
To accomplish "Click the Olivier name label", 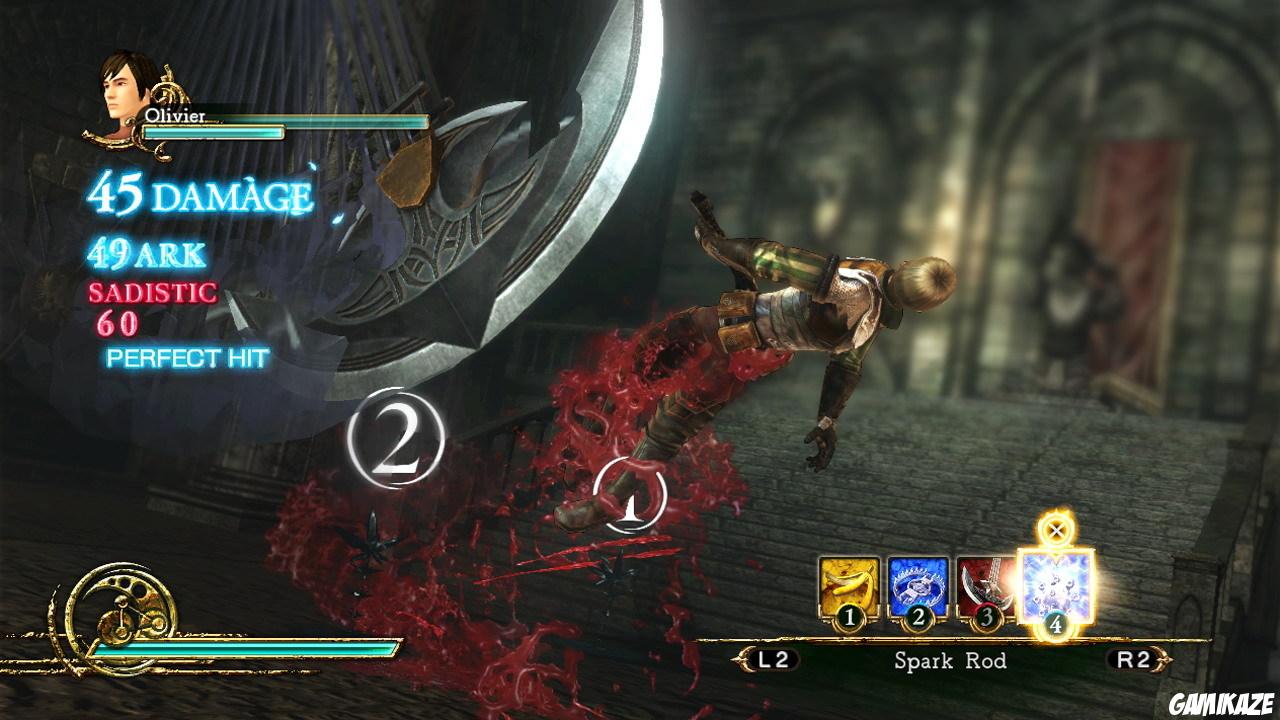I will 175,115.
